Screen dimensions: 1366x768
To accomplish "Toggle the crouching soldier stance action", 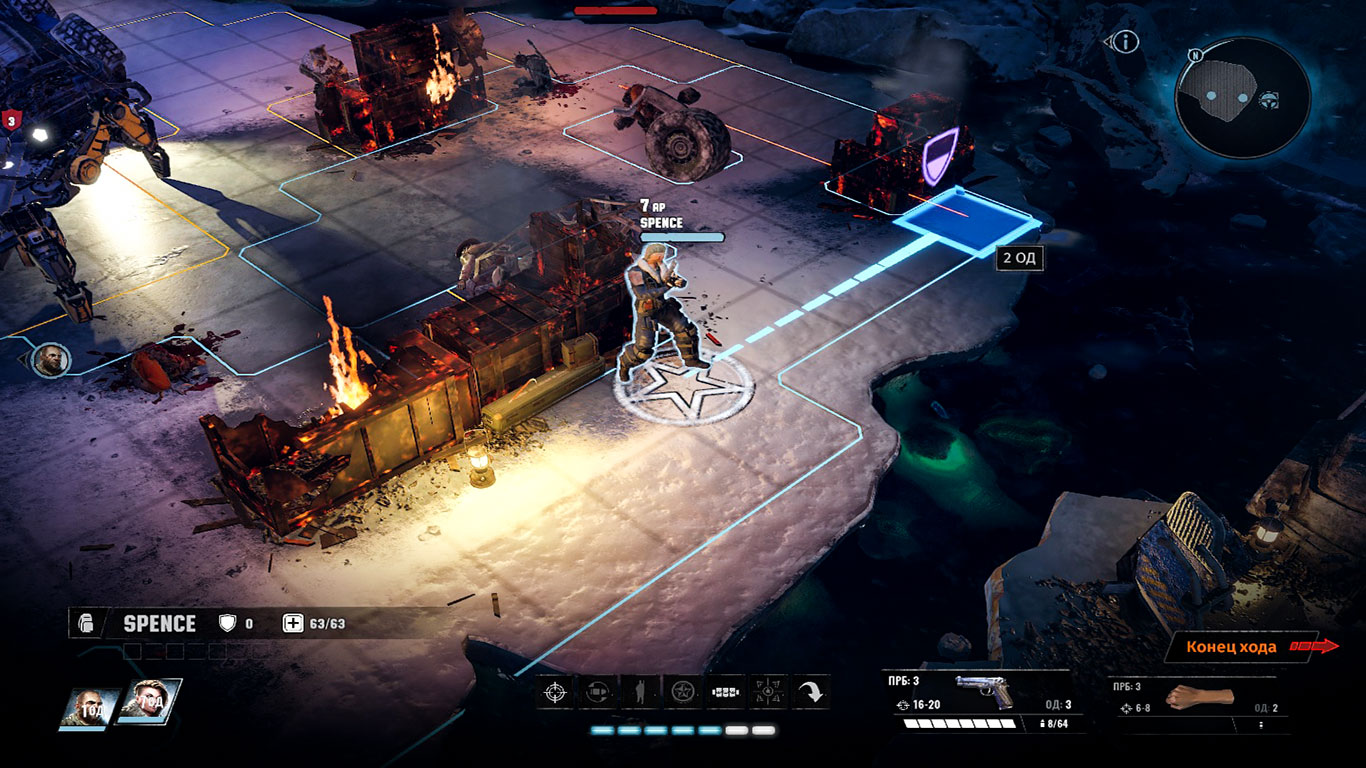I will (640, 692).
